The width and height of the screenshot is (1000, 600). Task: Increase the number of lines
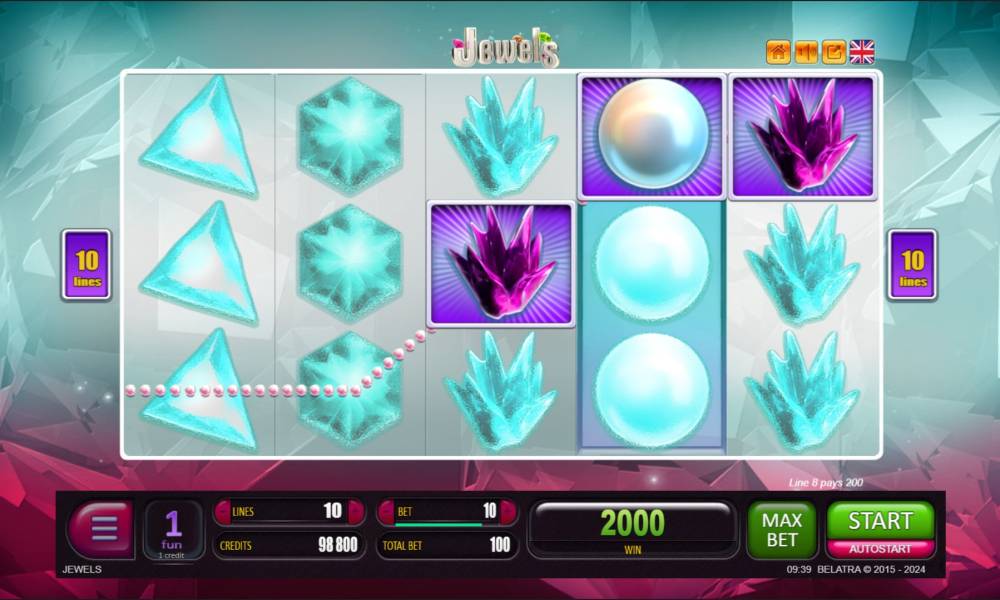click(x=355, y=512)
